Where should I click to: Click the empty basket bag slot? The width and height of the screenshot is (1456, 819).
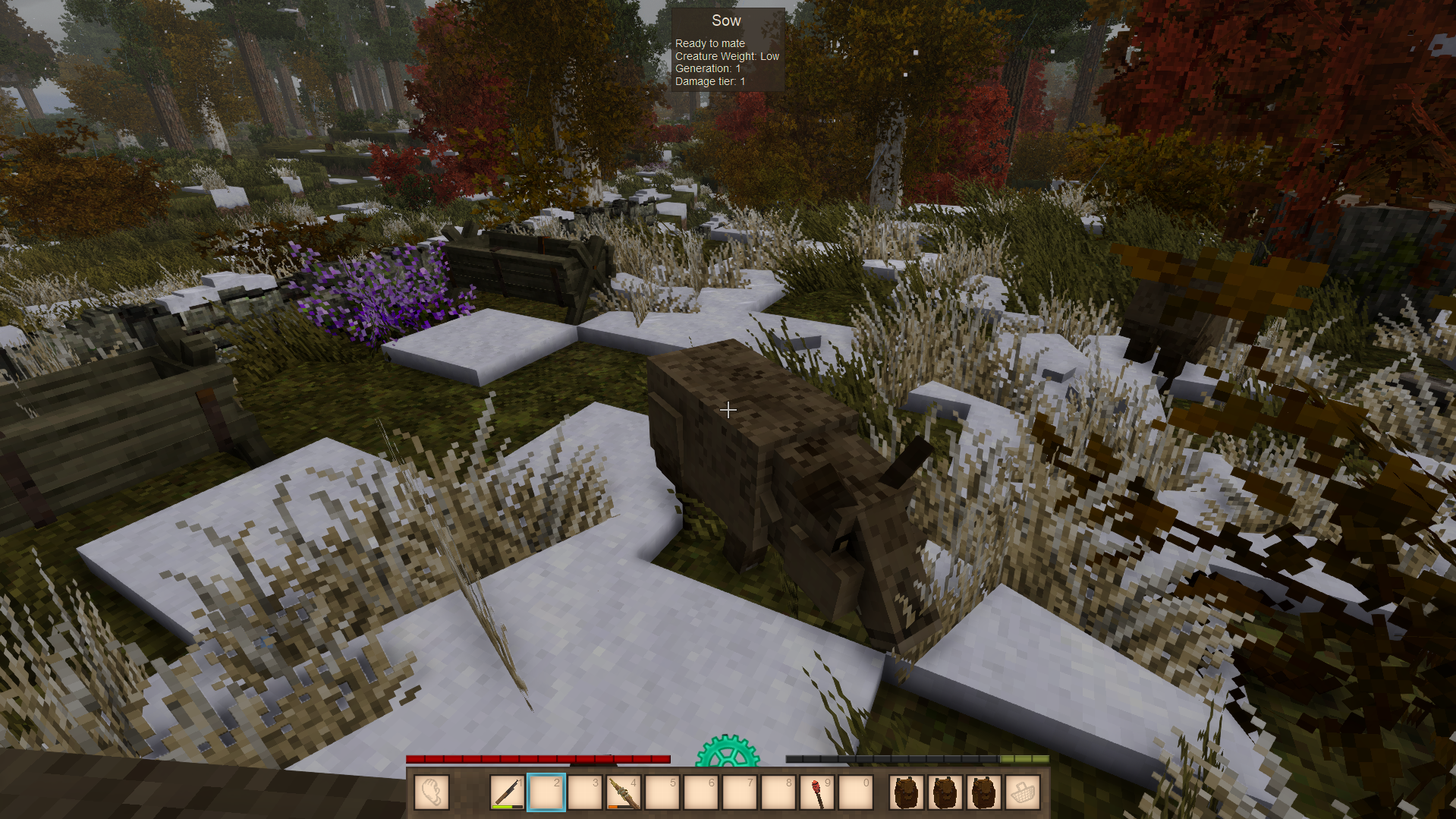[1022, 792]
